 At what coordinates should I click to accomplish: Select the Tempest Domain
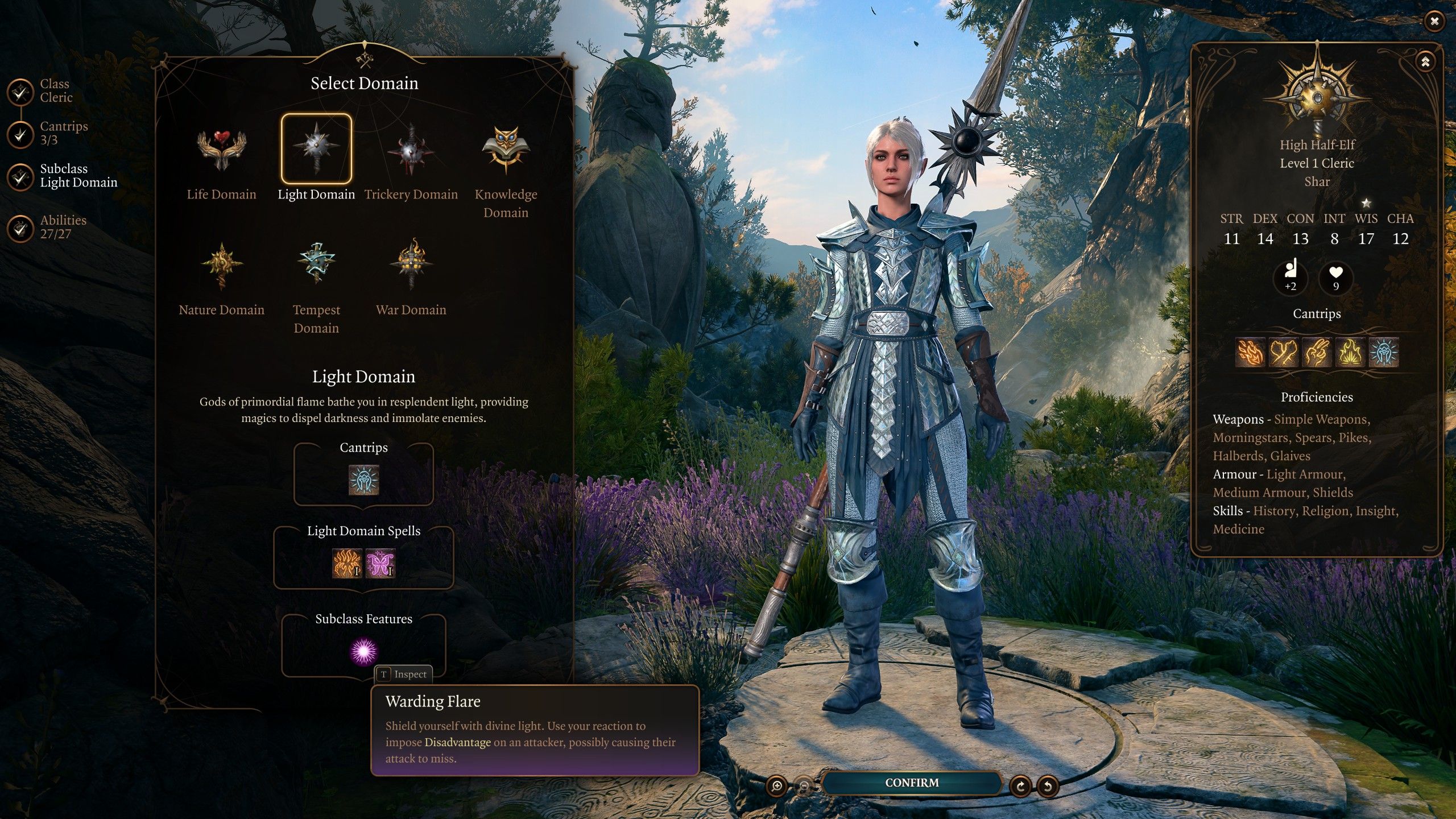[x=316, y=263]
